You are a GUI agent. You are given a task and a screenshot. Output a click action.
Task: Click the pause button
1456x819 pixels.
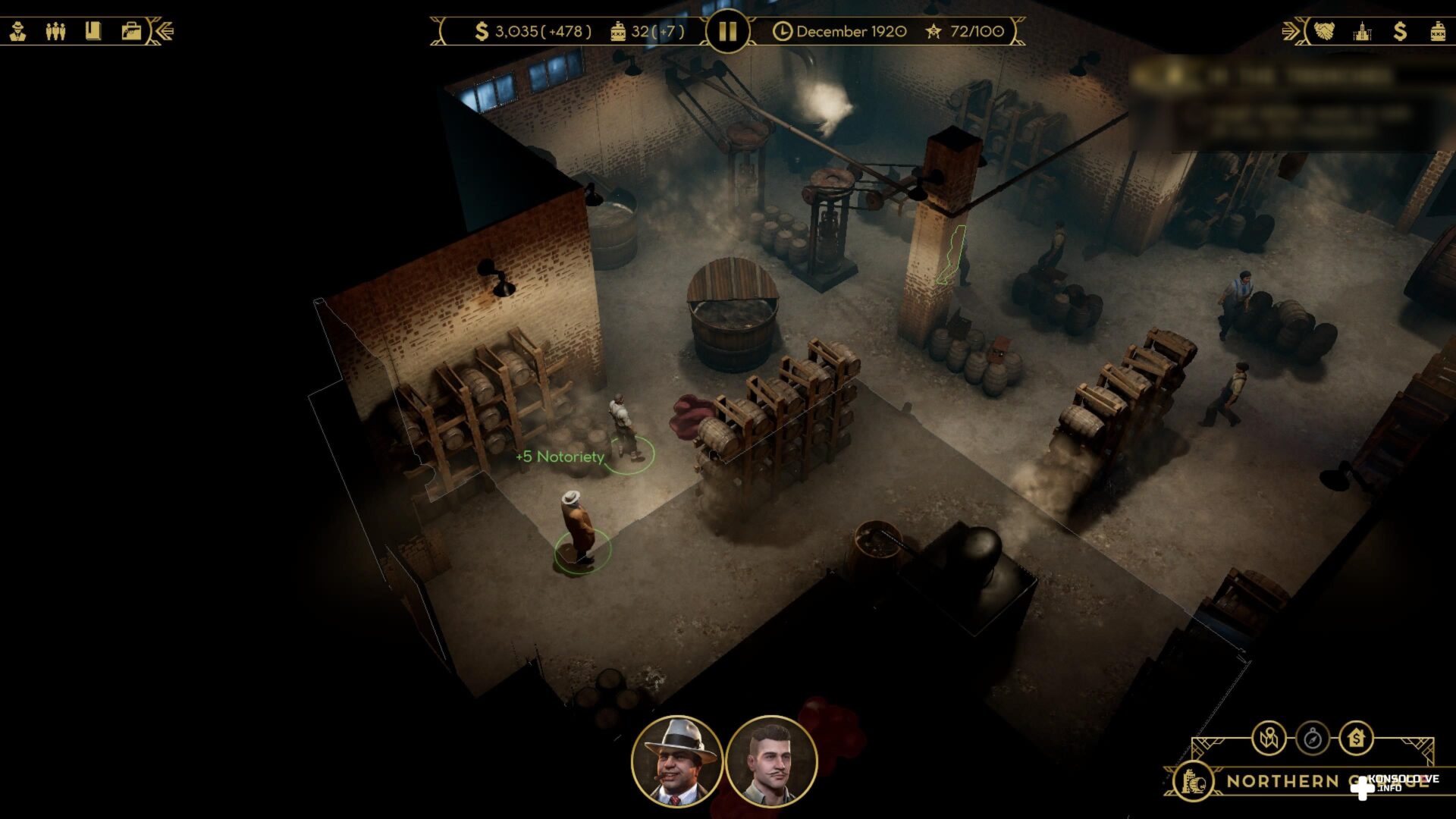click(727, 31)
